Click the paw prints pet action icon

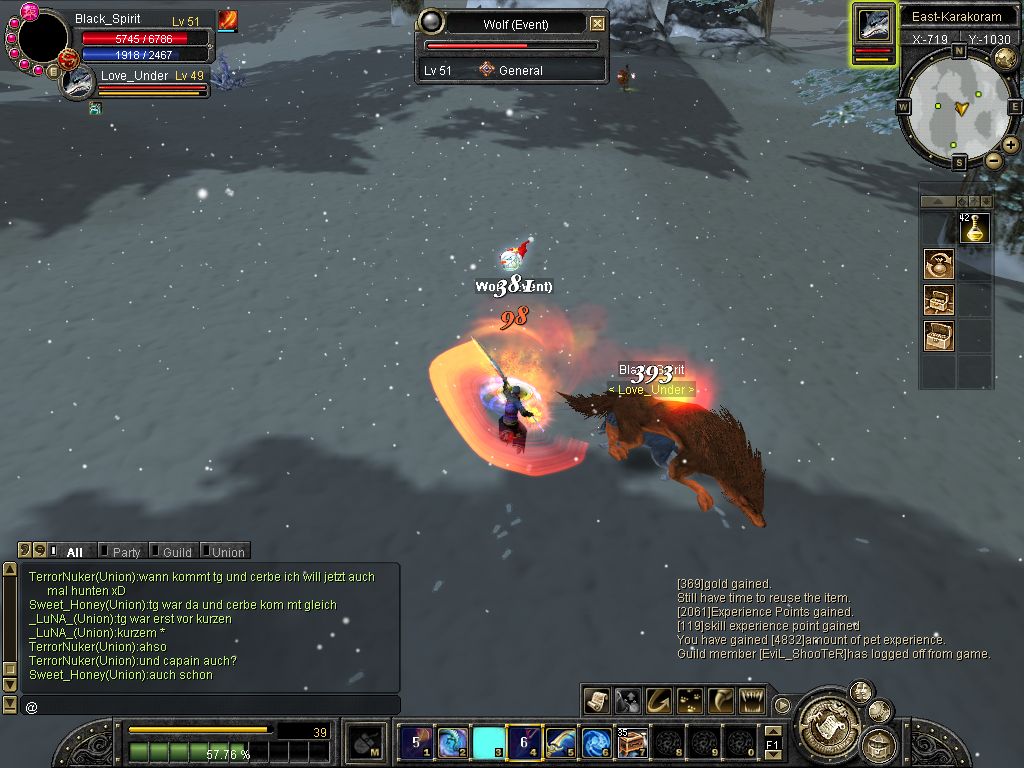[689, 700]
